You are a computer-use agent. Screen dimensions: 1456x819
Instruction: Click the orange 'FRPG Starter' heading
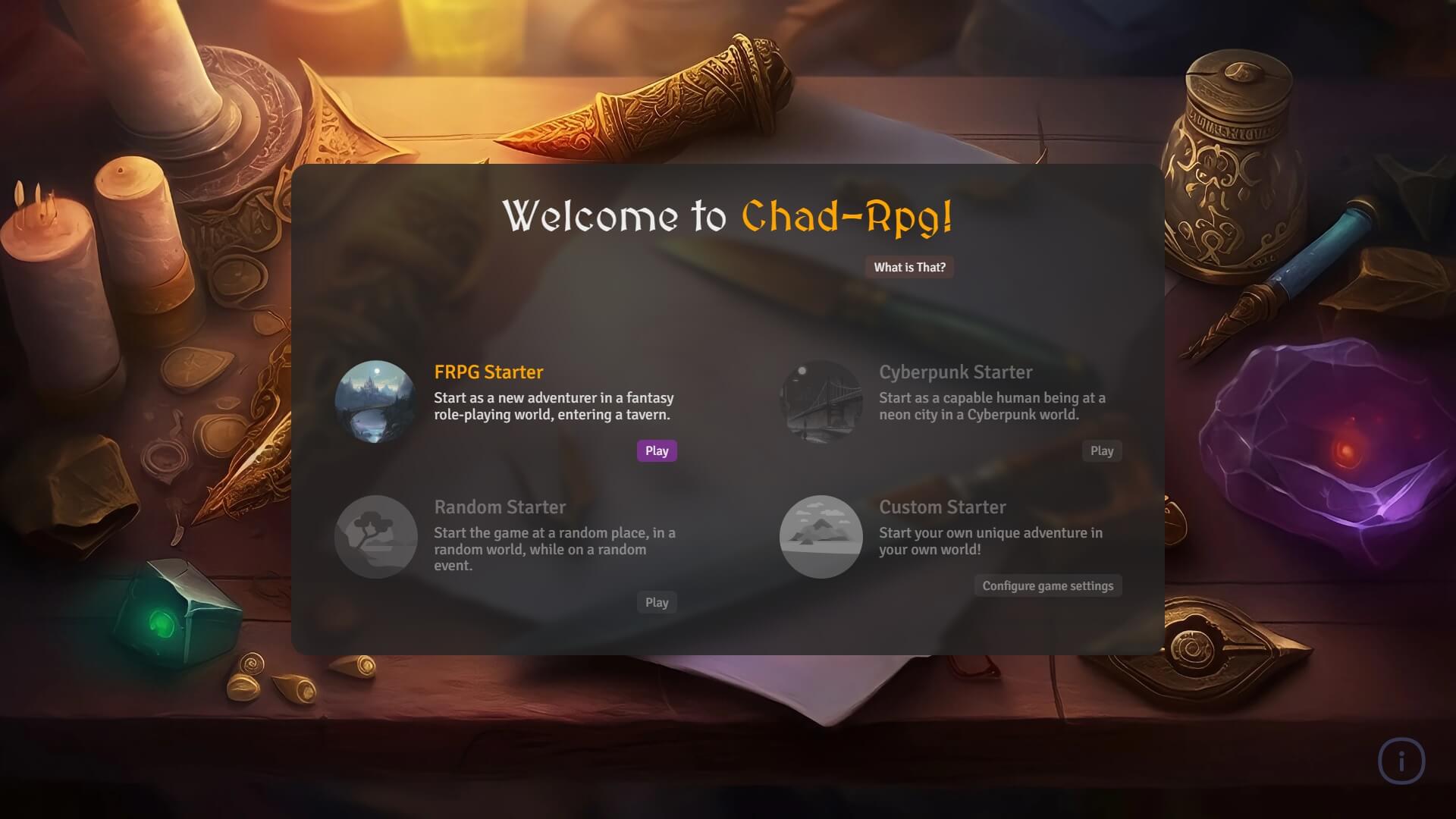(488, 372)
